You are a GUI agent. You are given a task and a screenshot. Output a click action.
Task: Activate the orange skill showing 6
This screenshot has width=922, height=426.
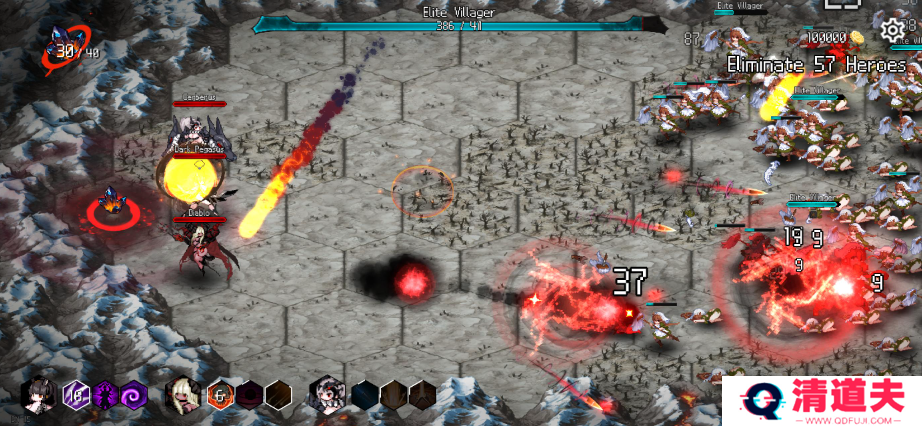220,395
